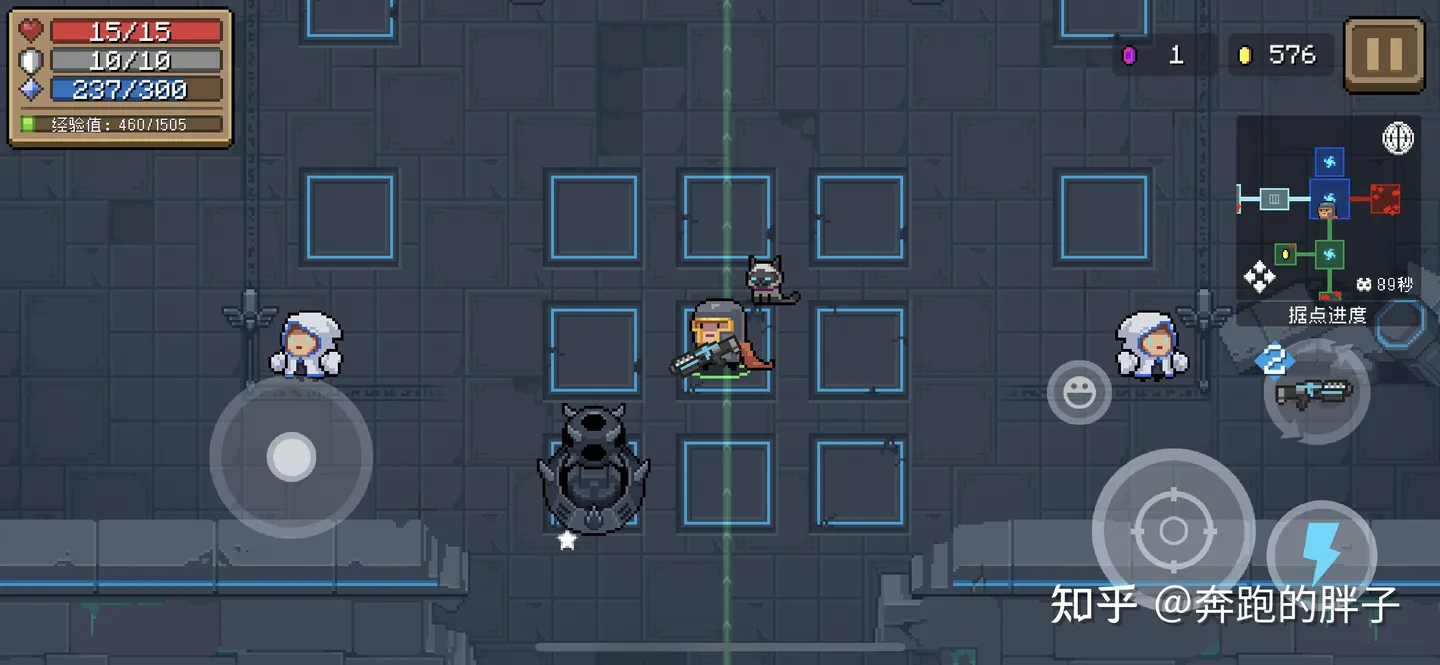
Task: Open the smiley emote button
Action: pos(1079,393)
